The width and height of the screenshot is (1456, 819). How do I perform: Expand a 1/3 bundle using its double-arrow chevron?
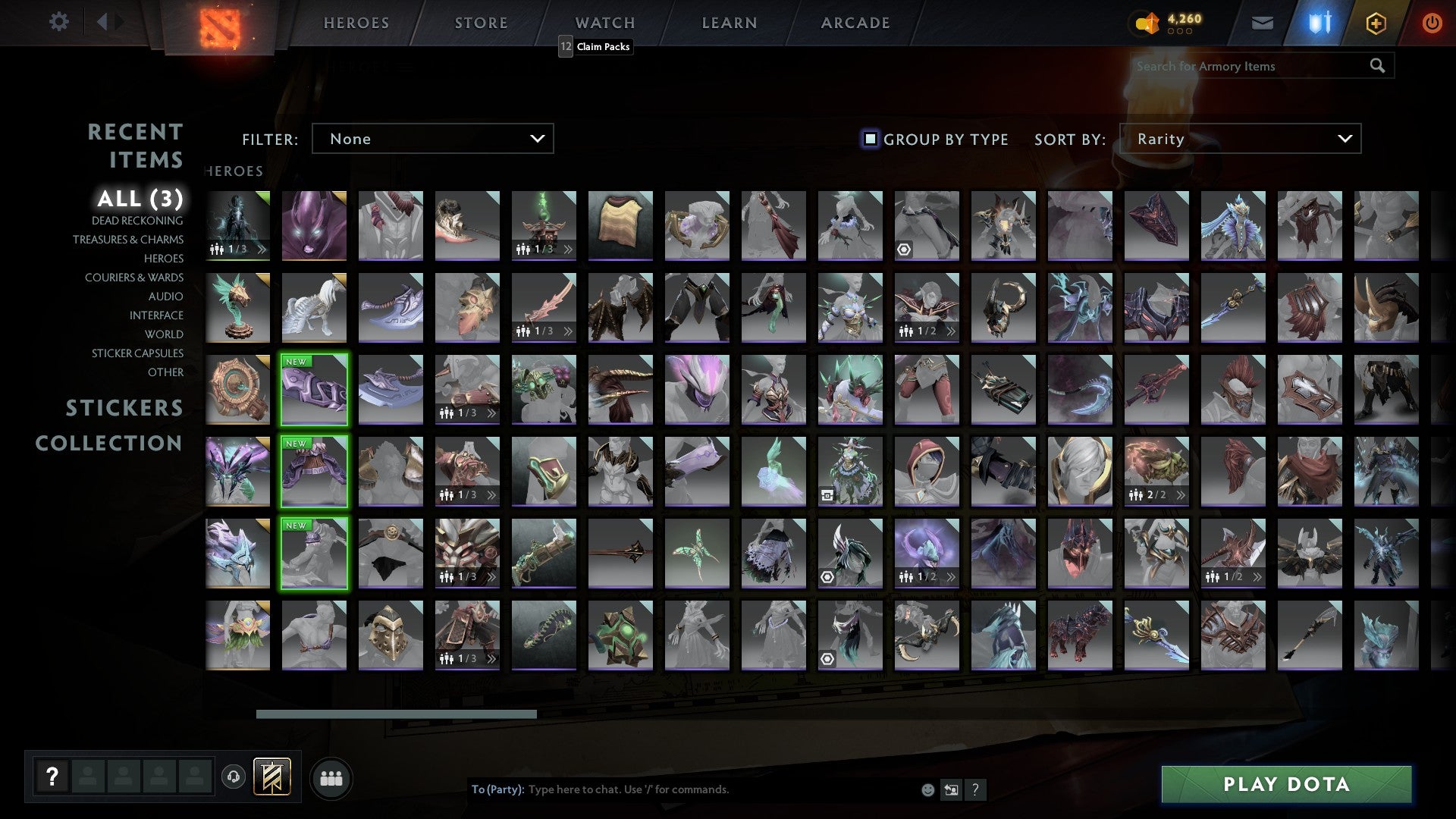[x=568, y=248]
